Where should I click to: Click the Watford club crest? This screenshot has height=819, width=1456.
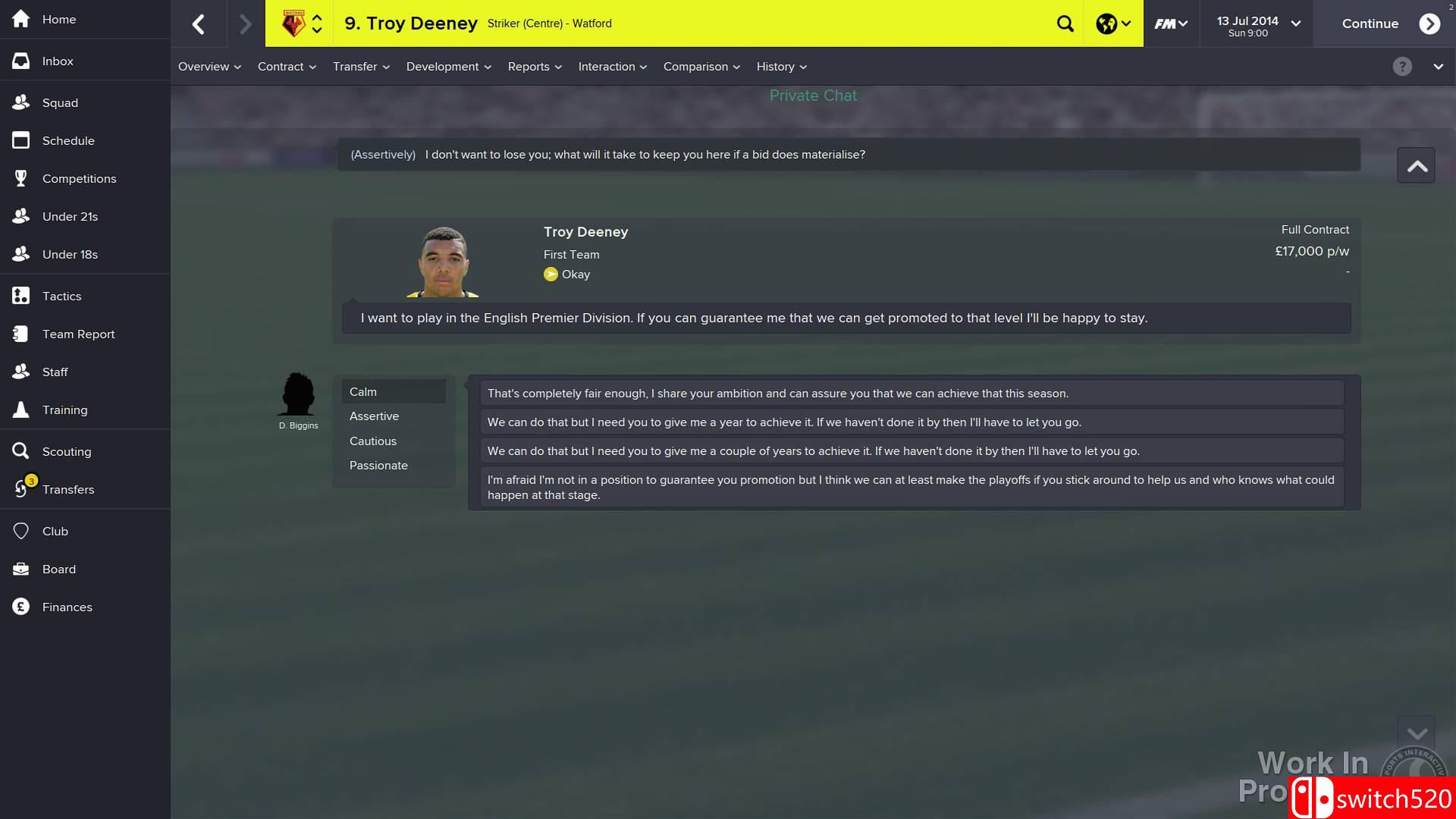[295, 22]
